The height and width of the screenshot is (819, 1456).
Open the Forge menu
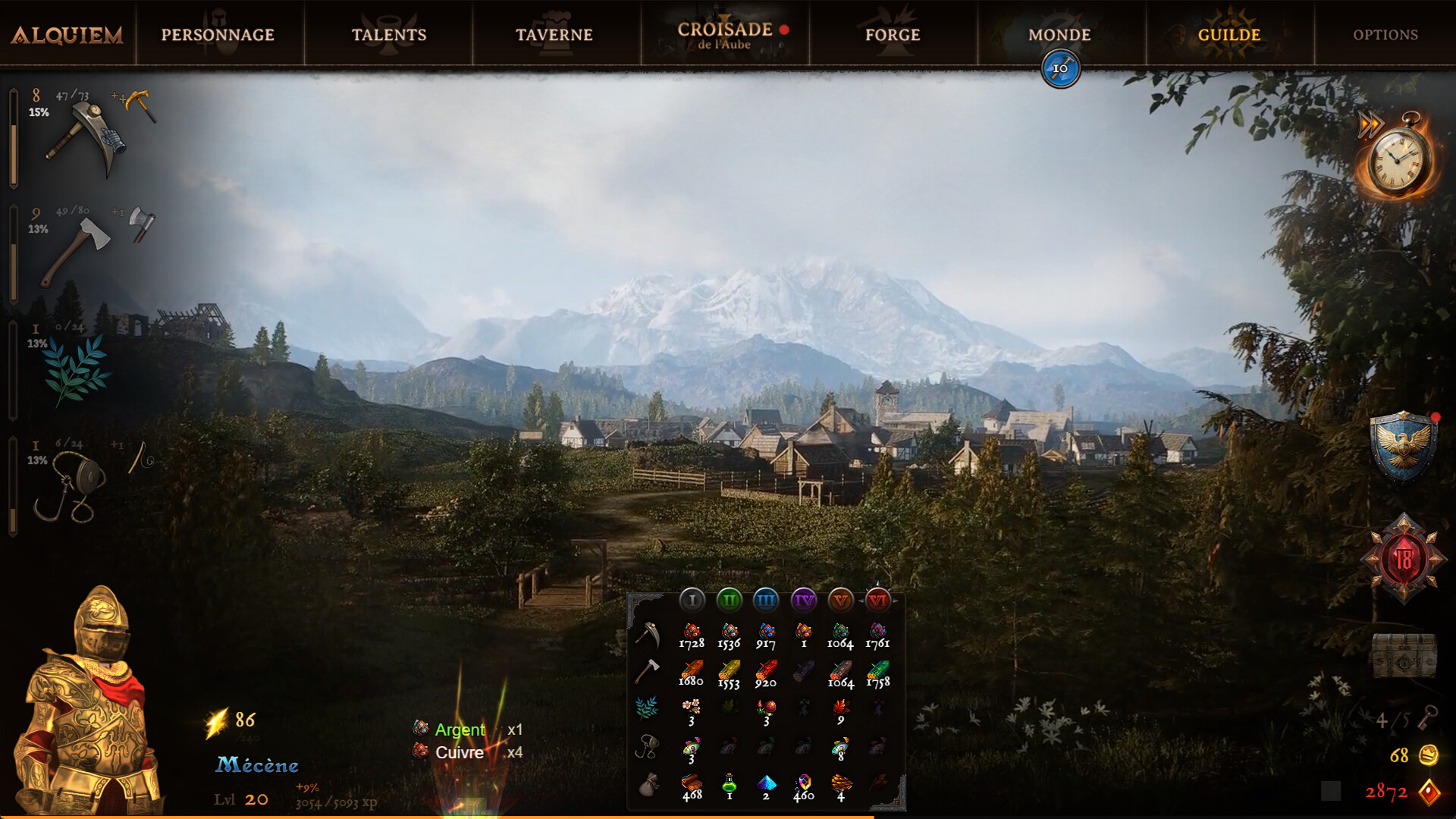[x=893, y=35]
